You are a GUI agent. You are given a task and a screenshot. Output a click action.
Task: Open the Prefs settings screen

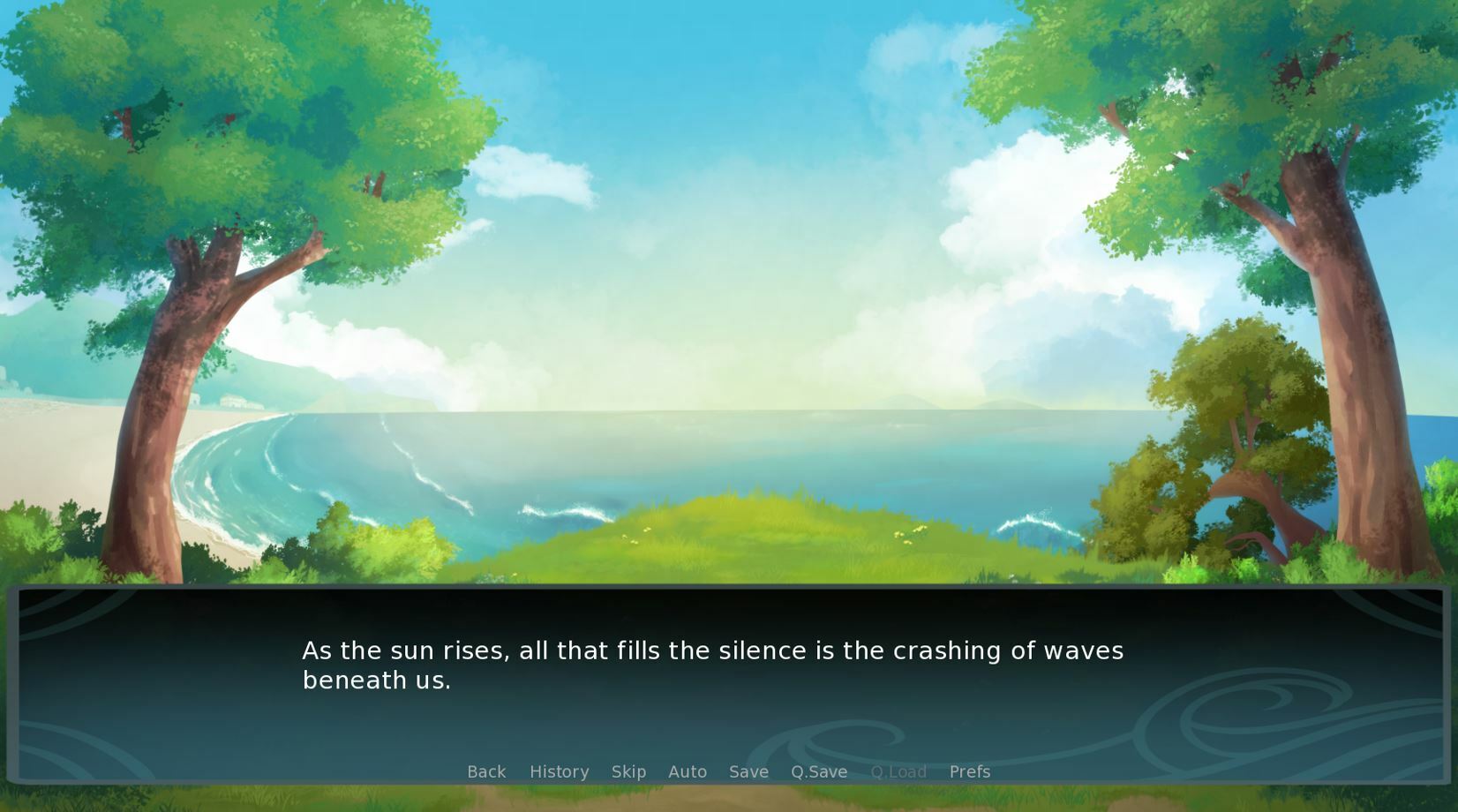(x=969, y=771)
